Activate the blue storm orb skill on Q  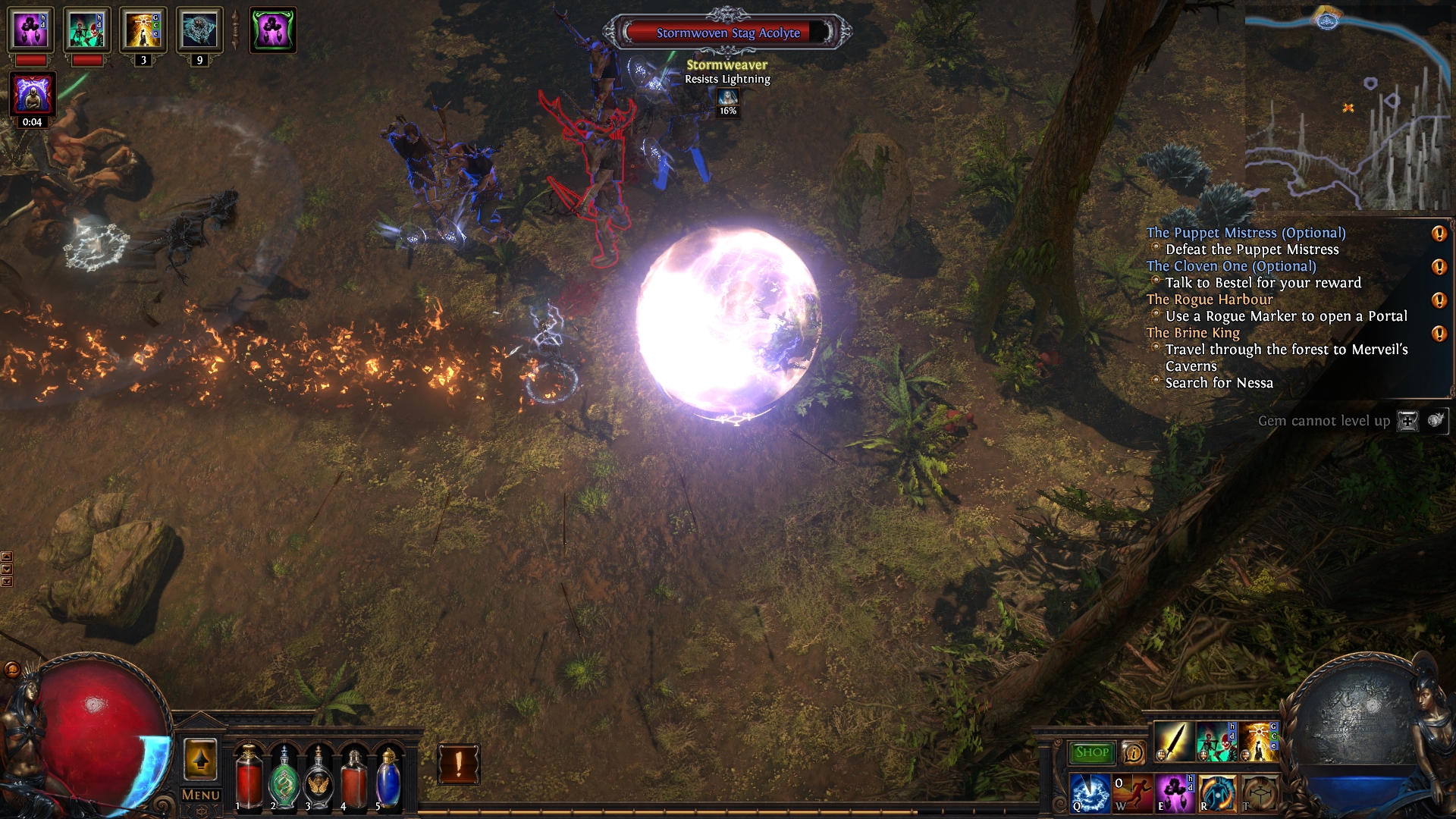pos(1090,793)
